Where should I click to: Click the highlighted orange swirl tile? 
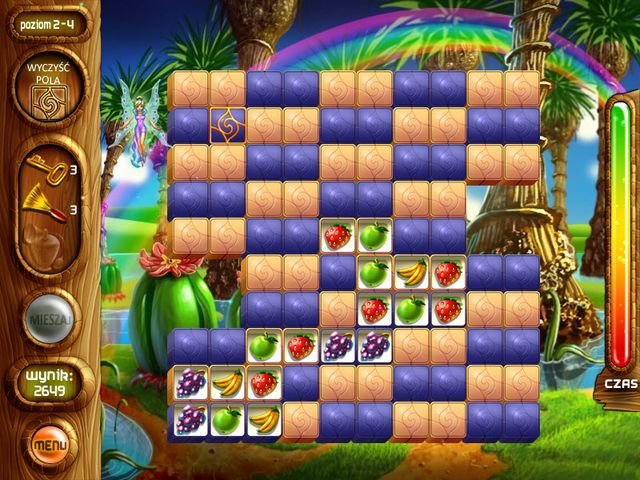(x=226, y=126)
